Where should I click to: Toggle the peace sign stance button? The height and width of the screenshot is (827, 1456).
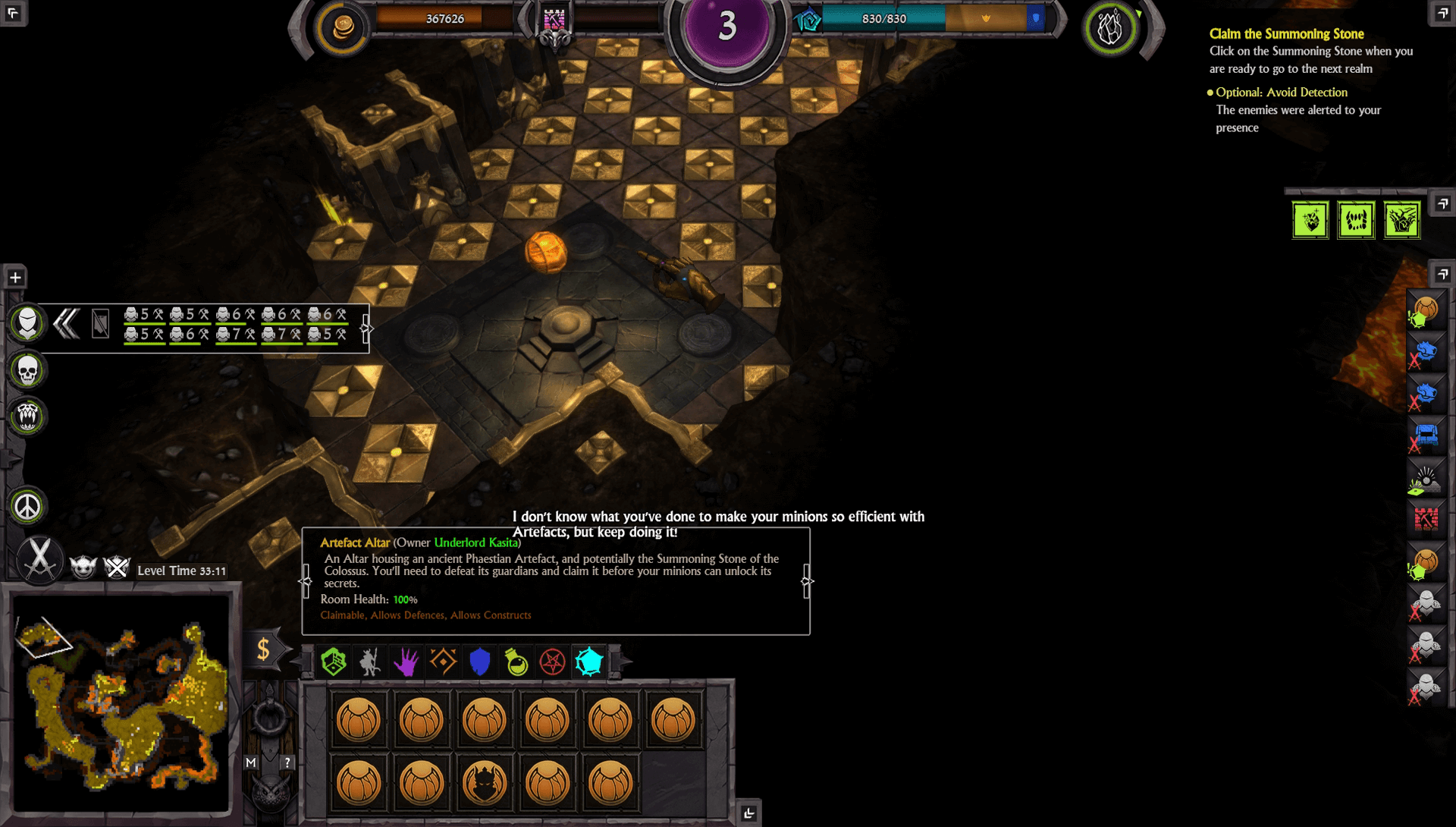(28, 507)
